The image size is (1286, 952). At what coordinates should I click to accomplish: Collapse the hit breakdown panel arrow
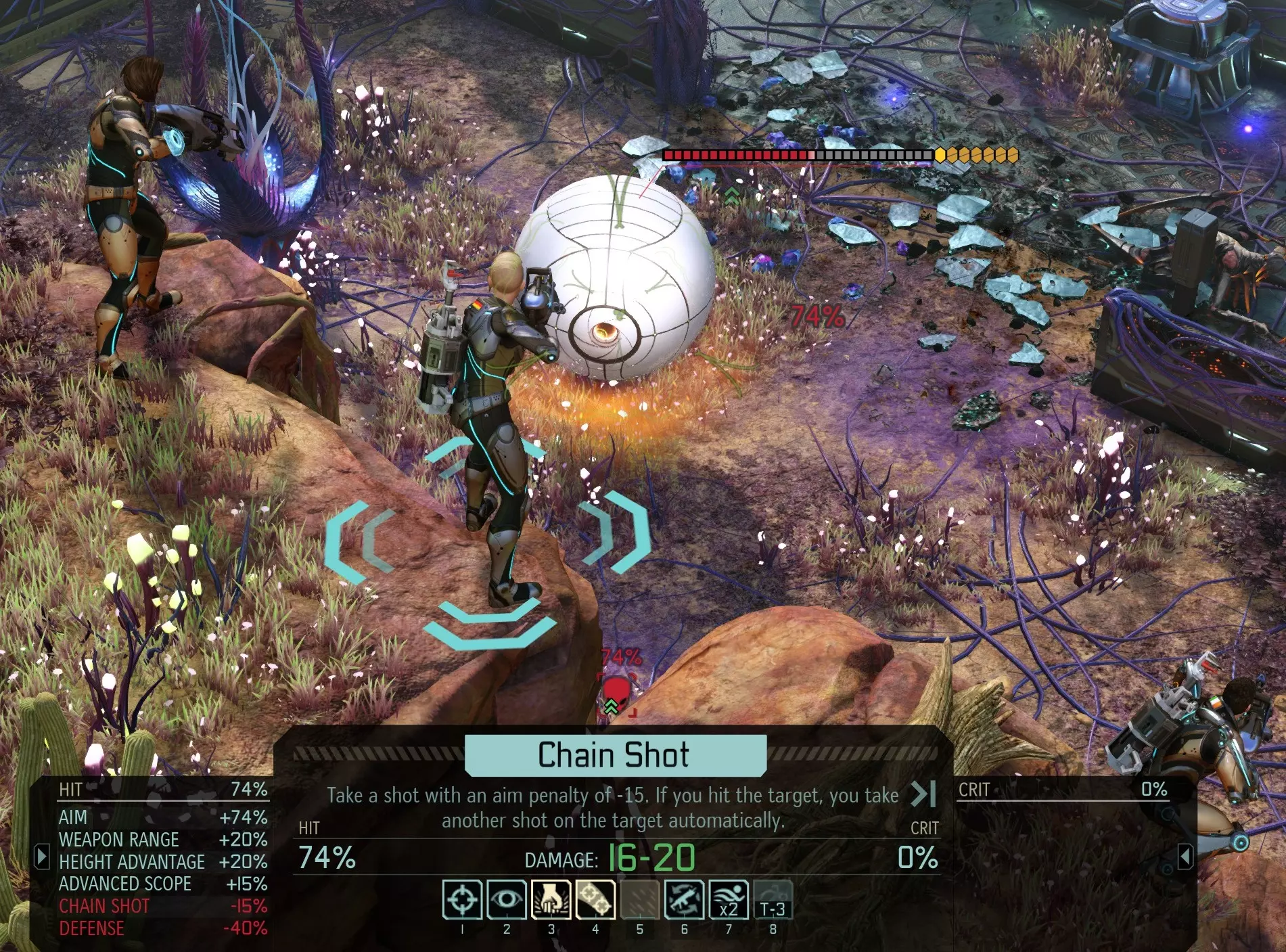42,857
